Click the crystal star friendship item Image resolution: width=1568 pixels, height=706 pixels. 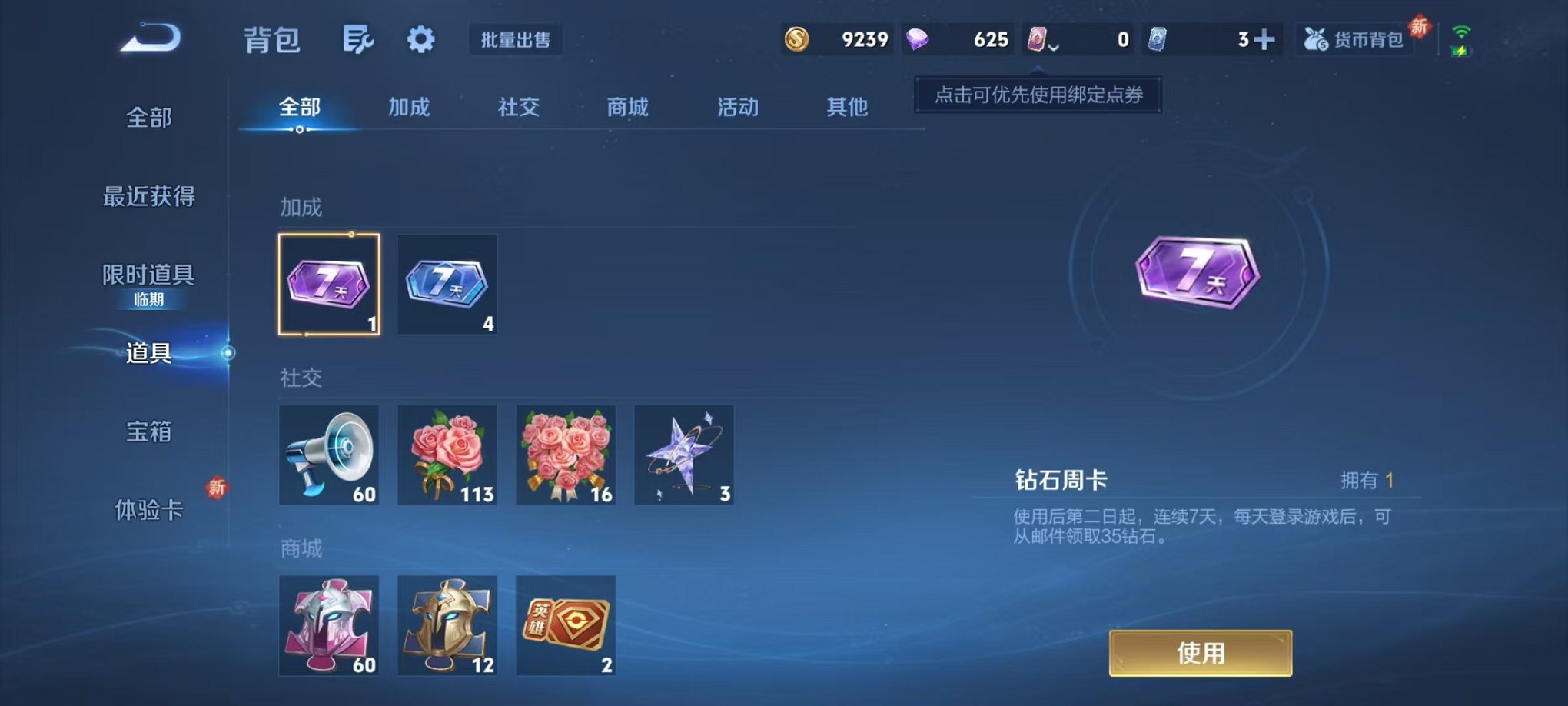pos(683,455)
